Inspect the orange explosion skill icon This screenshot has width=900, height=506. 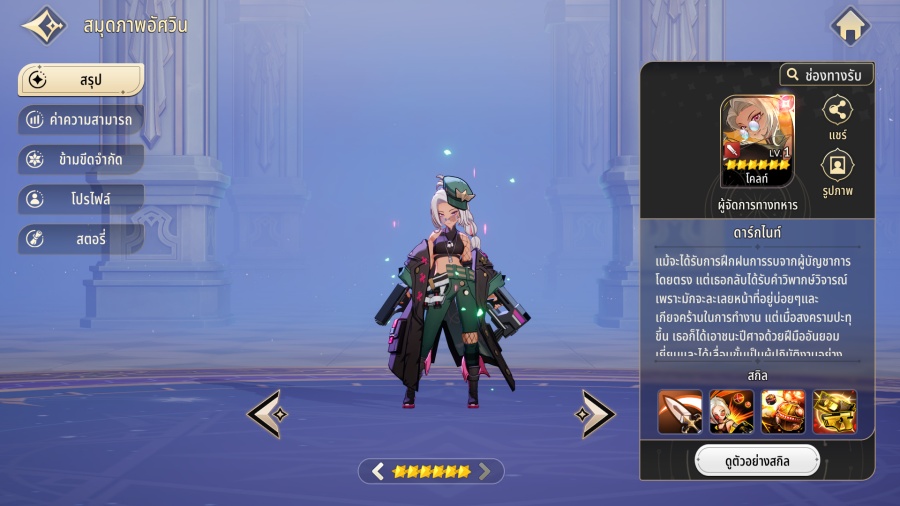tap(783, 411)
